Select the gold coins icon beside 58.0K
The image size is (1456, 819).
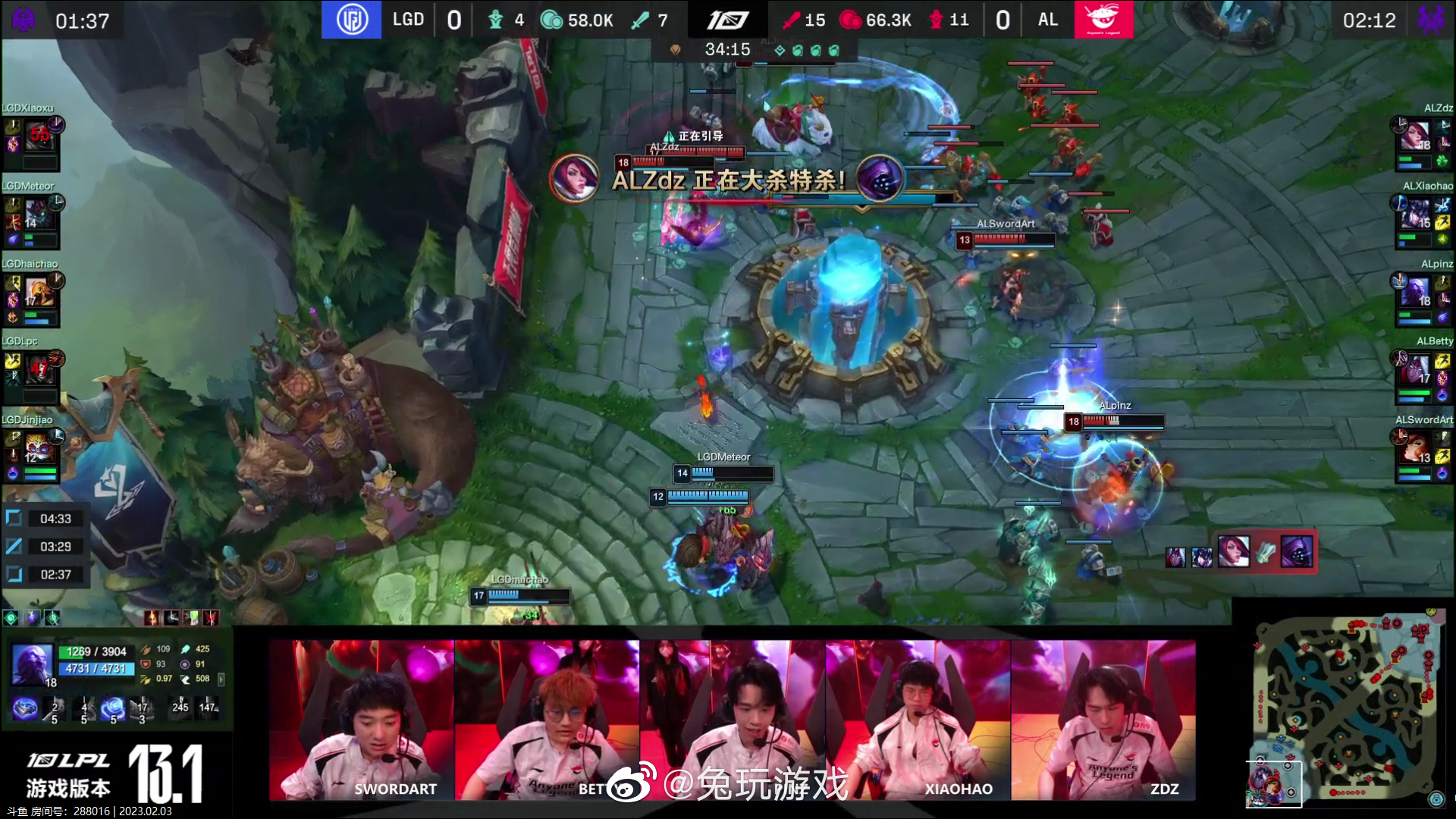(551, 20)
